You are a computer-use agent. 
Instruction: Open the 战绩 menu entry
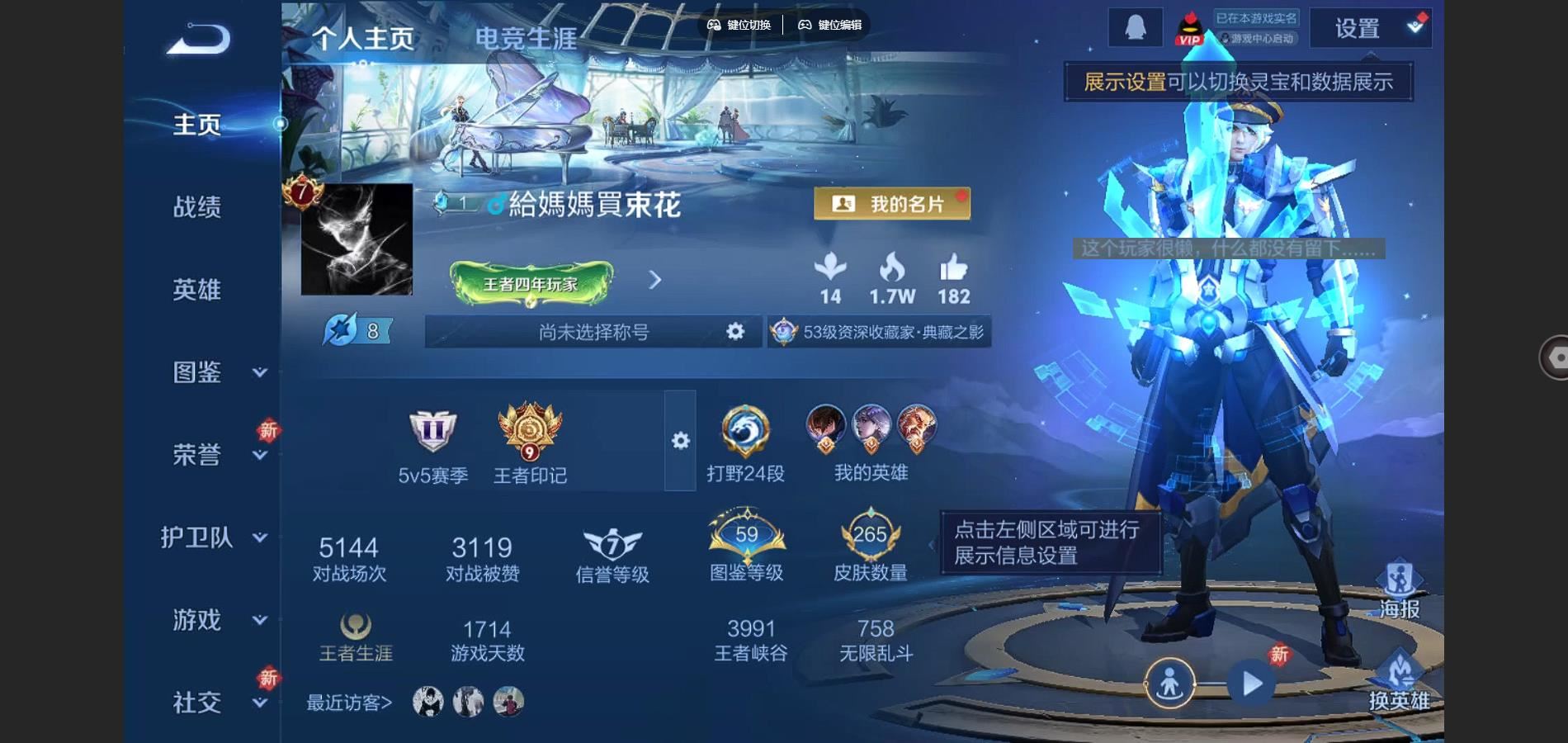pyautogui.click(x=197, y=206)
